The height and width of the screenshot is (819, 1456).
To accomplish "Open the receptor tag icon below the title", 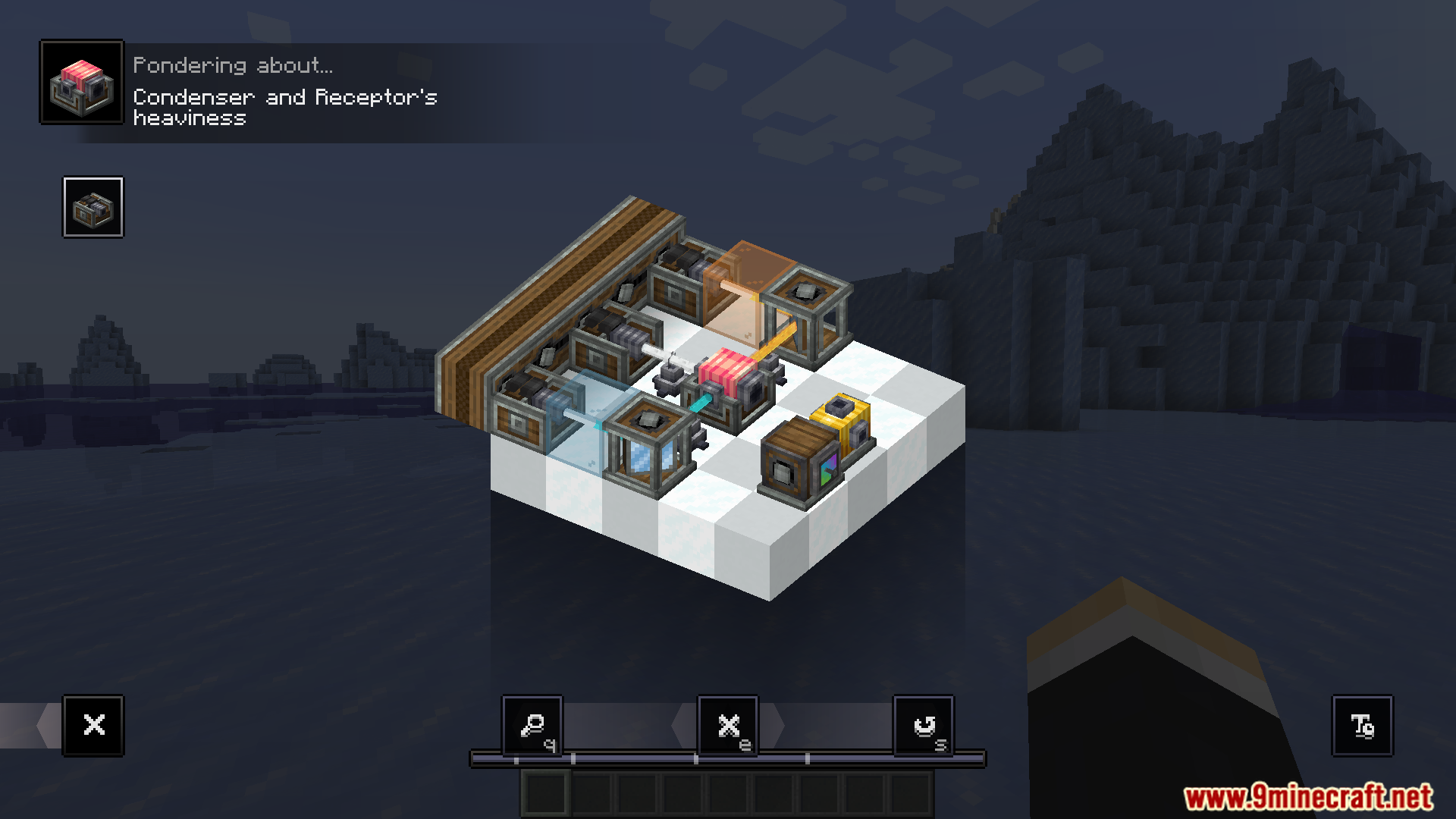I will (x=93, y=208).
